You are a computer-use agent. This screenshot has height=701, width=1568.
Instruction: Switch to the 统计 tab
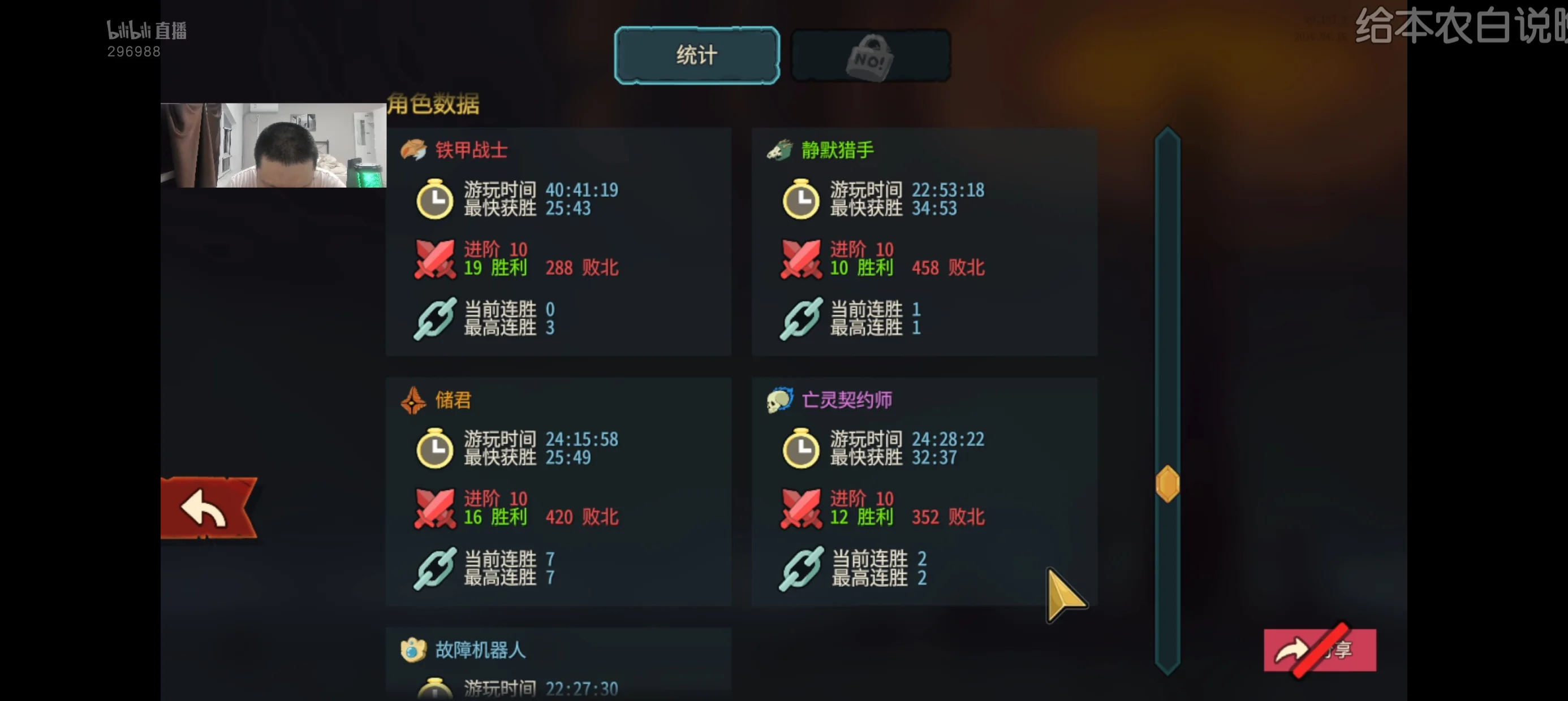(x=696, y=55)
